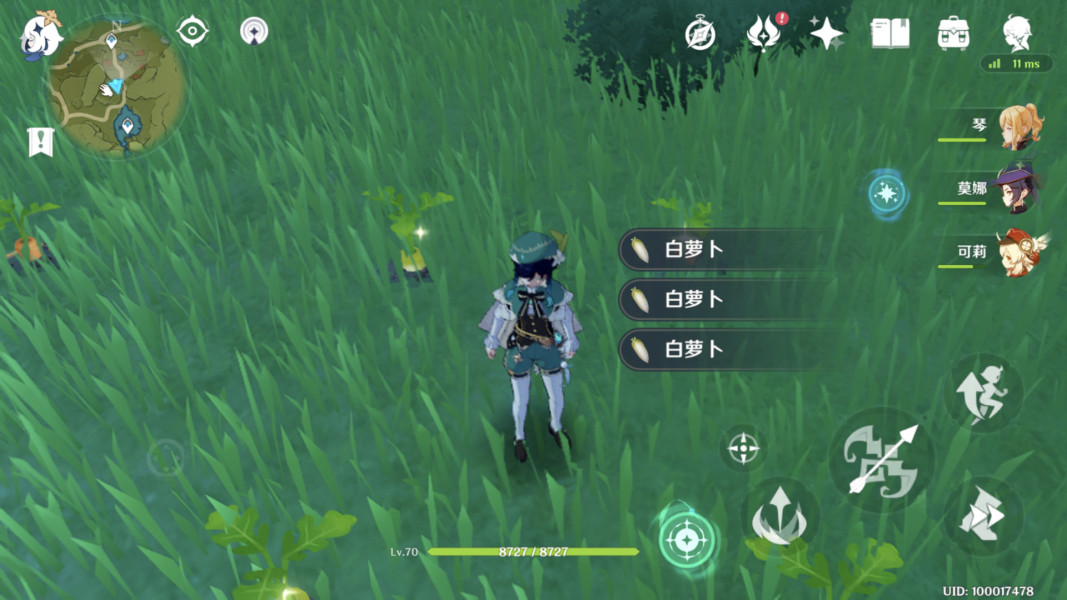Open the Paimon main menu
The image size is (1067, 600).
pyautogui.click(x=40, y=35)
